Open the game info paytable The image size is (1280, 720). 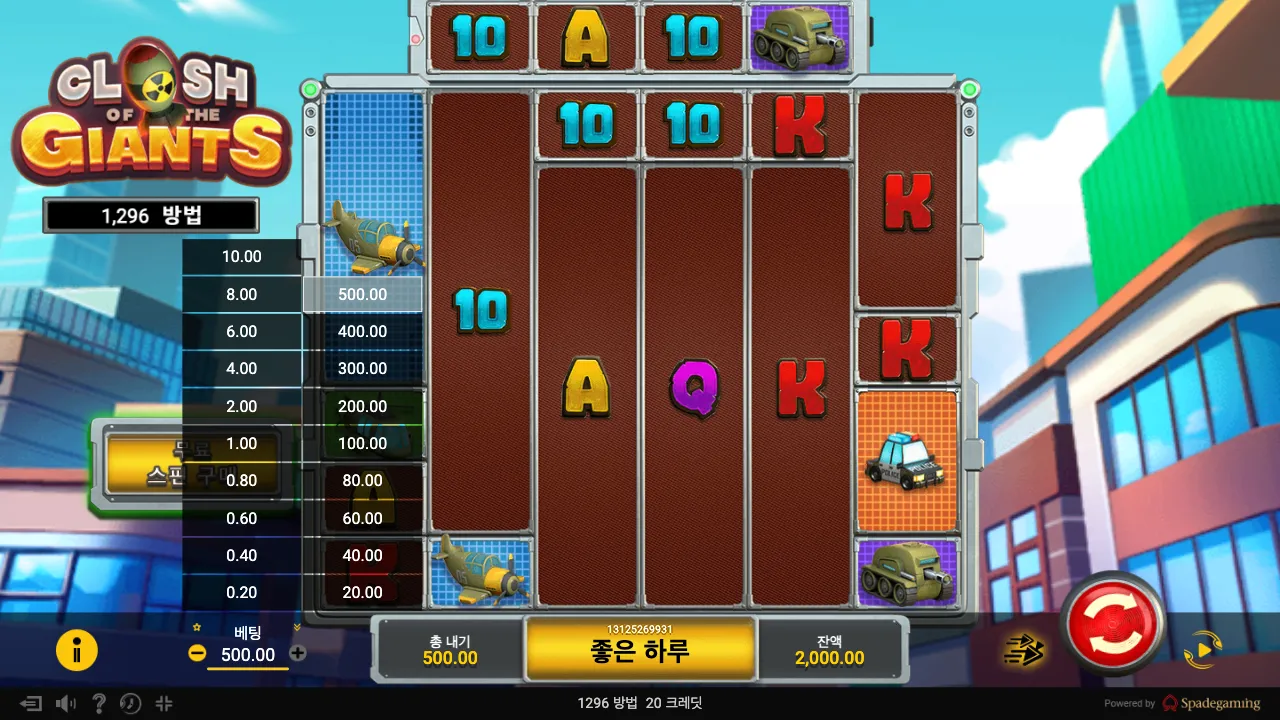76,651
